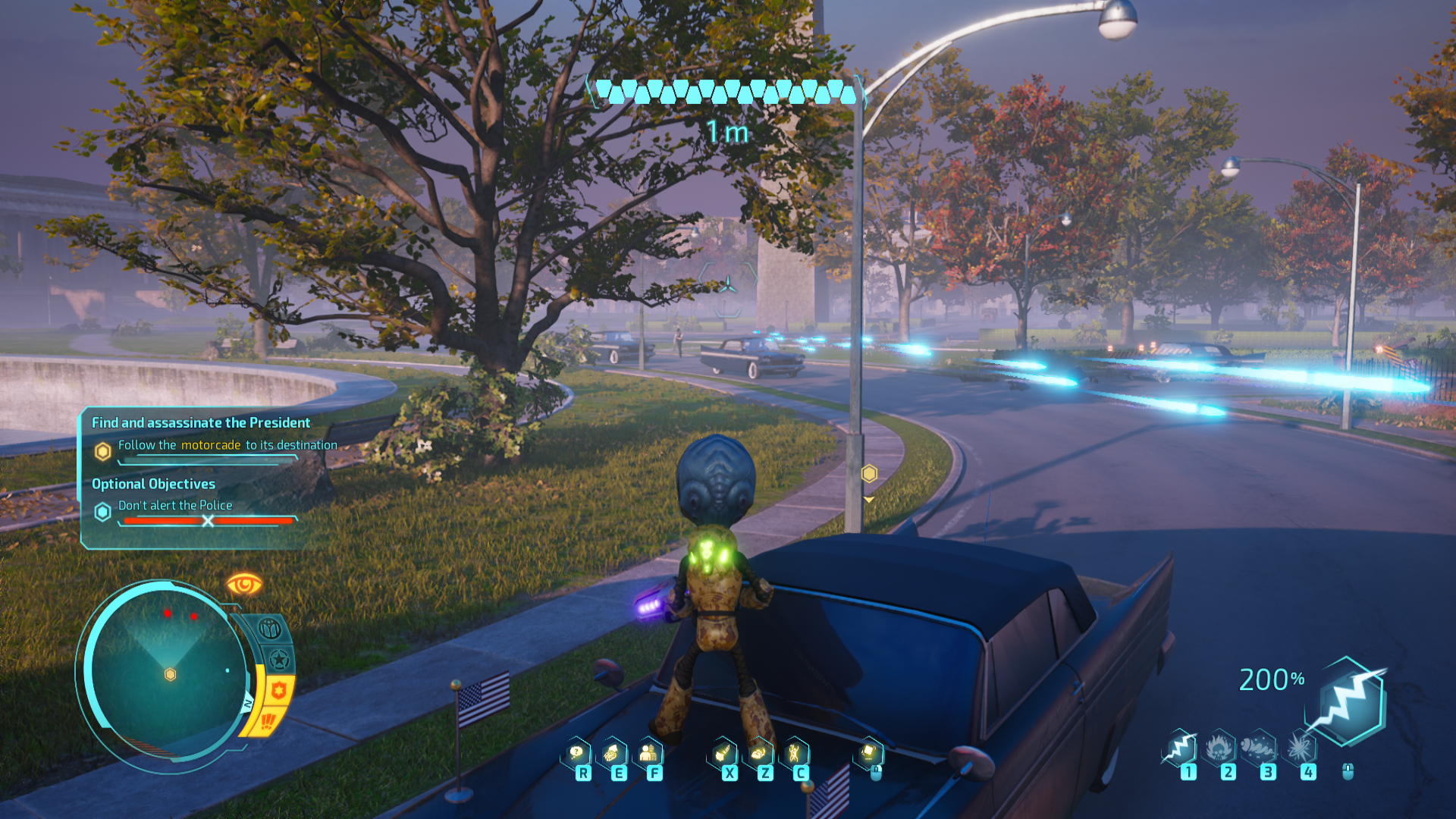The width and height of the screenshot is (1456, 819).
Task: Select the Don't alert the Police optional objective
Action: tap(175, 505)
